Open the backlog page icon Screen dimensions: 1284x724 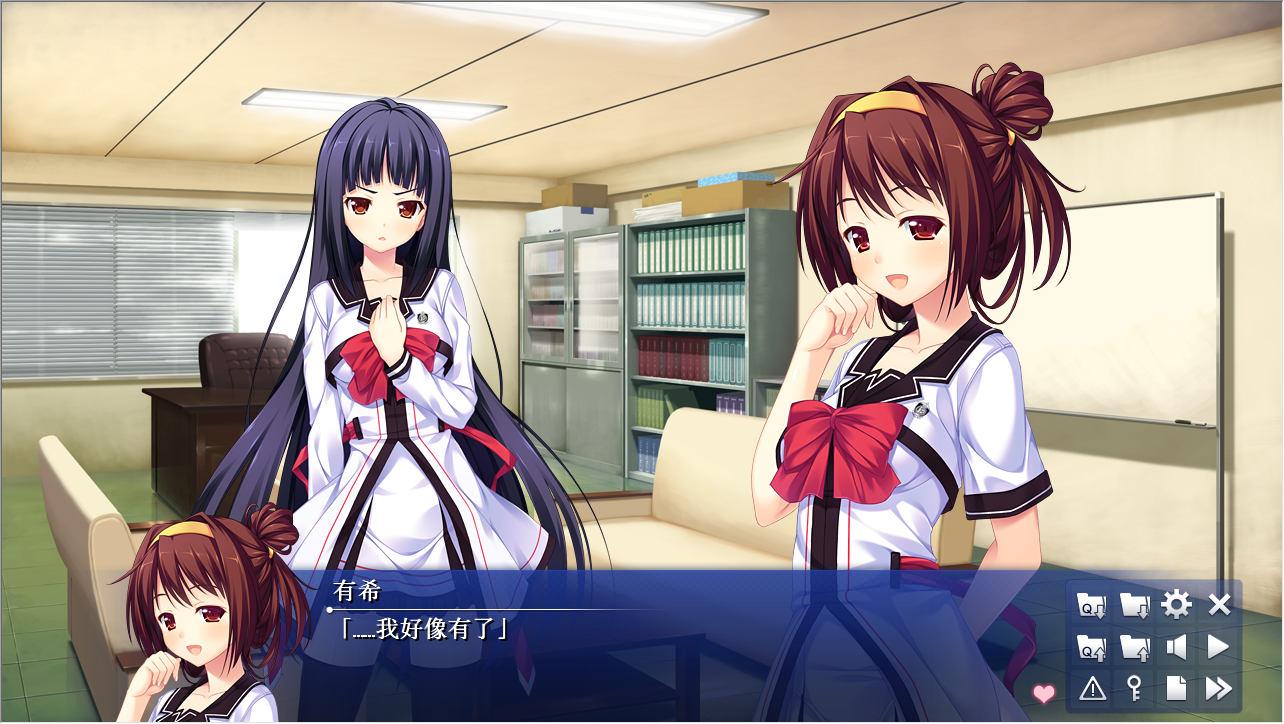pyautogui.click(x=1176, y=688)
